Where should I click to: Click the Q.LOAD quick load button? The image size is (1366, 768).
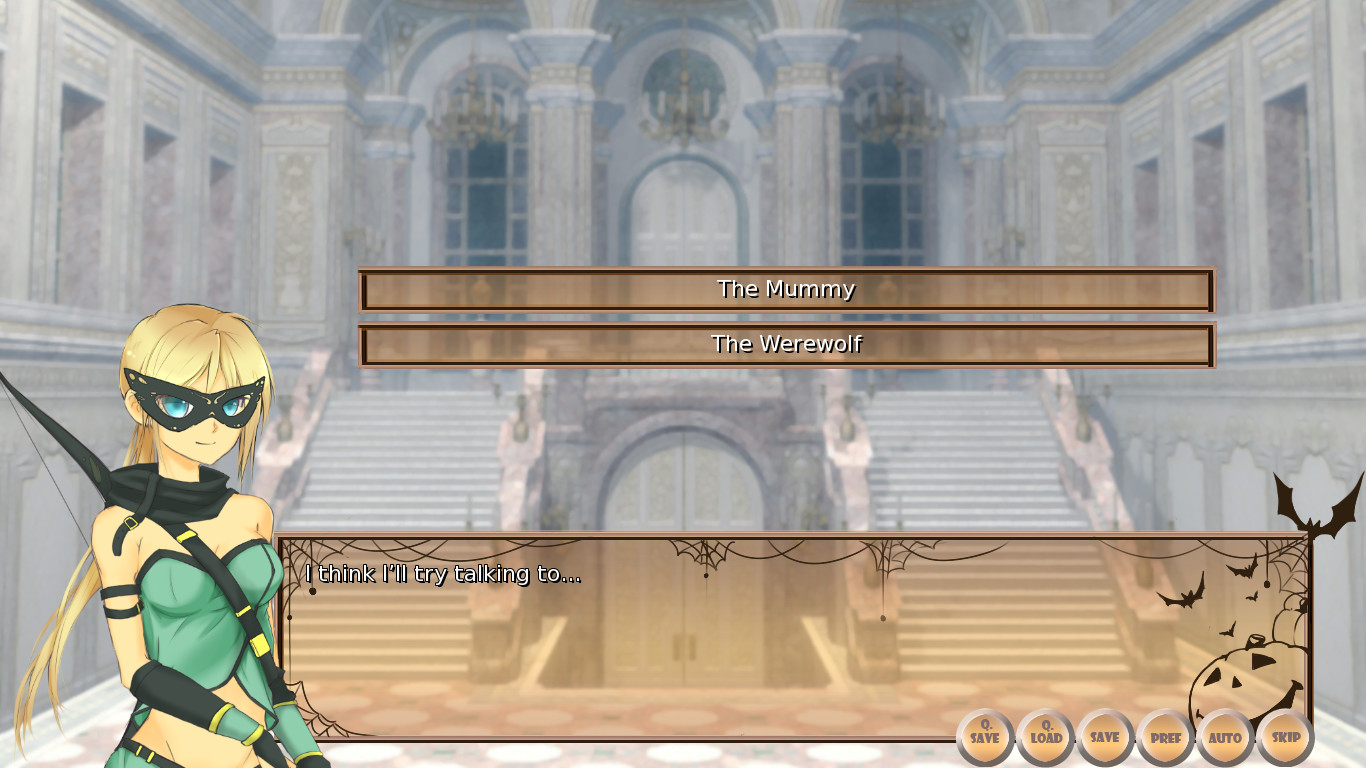coord(1044,737)
